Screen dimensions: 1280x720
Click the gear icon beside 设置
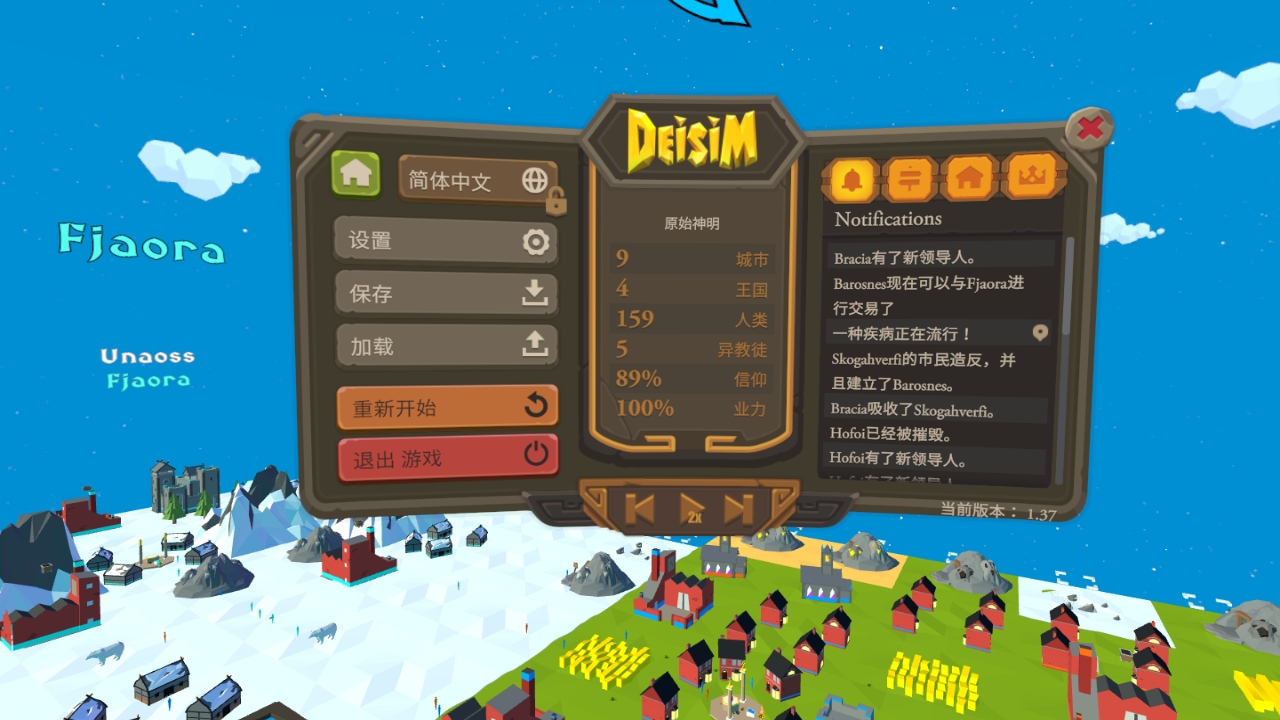click(x=537, y=241)
